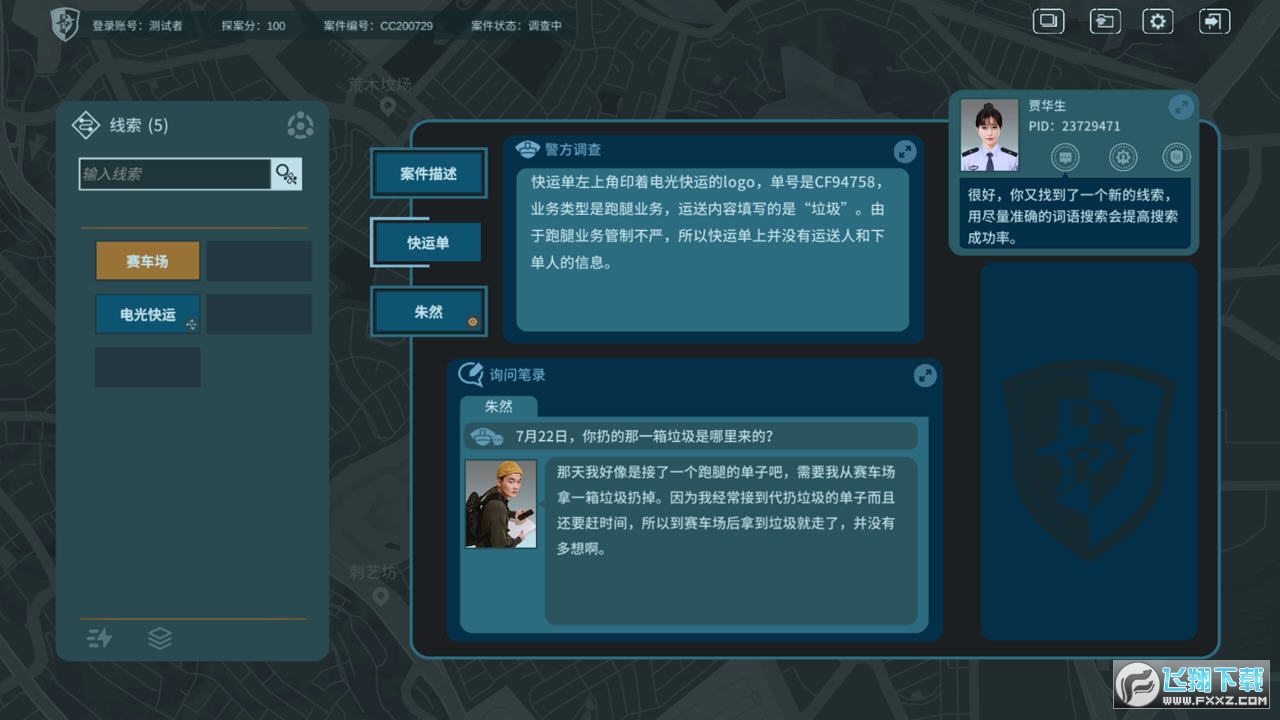Image resolution: width=1280 pixels, height=720 pixels.
Task: Switch to the 案件描述 tab
Action: [x=428, y=172]
